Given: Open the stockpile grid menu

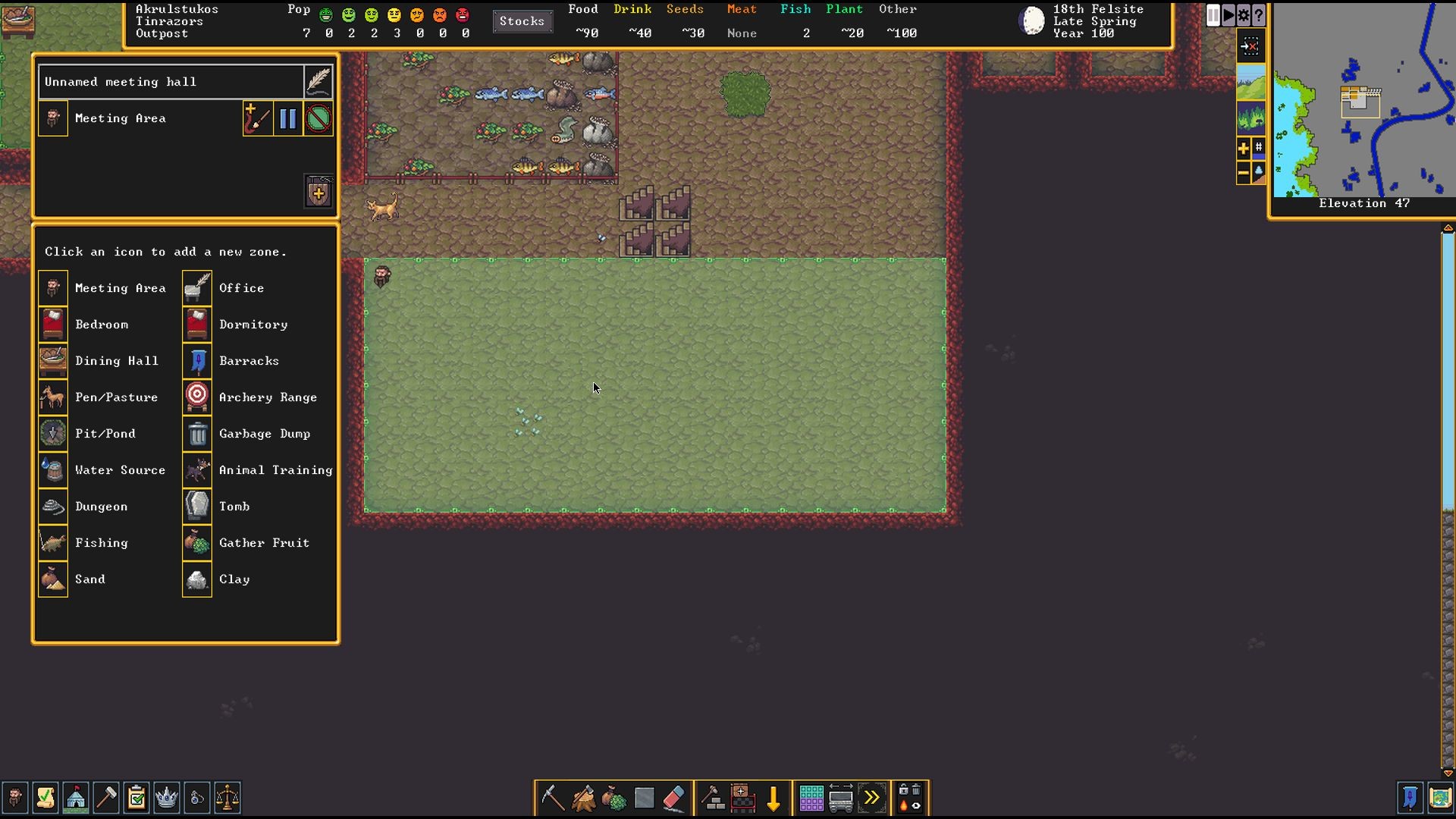Looking at the screenshot, I should pos(811,798).
